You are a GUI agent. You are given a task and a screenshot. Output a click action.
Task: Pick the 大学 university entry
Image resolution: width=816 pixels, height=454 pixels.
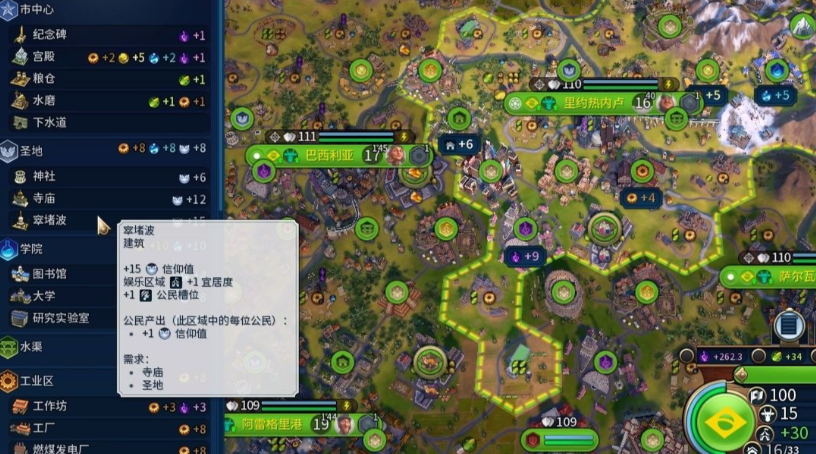coord(60,296)
